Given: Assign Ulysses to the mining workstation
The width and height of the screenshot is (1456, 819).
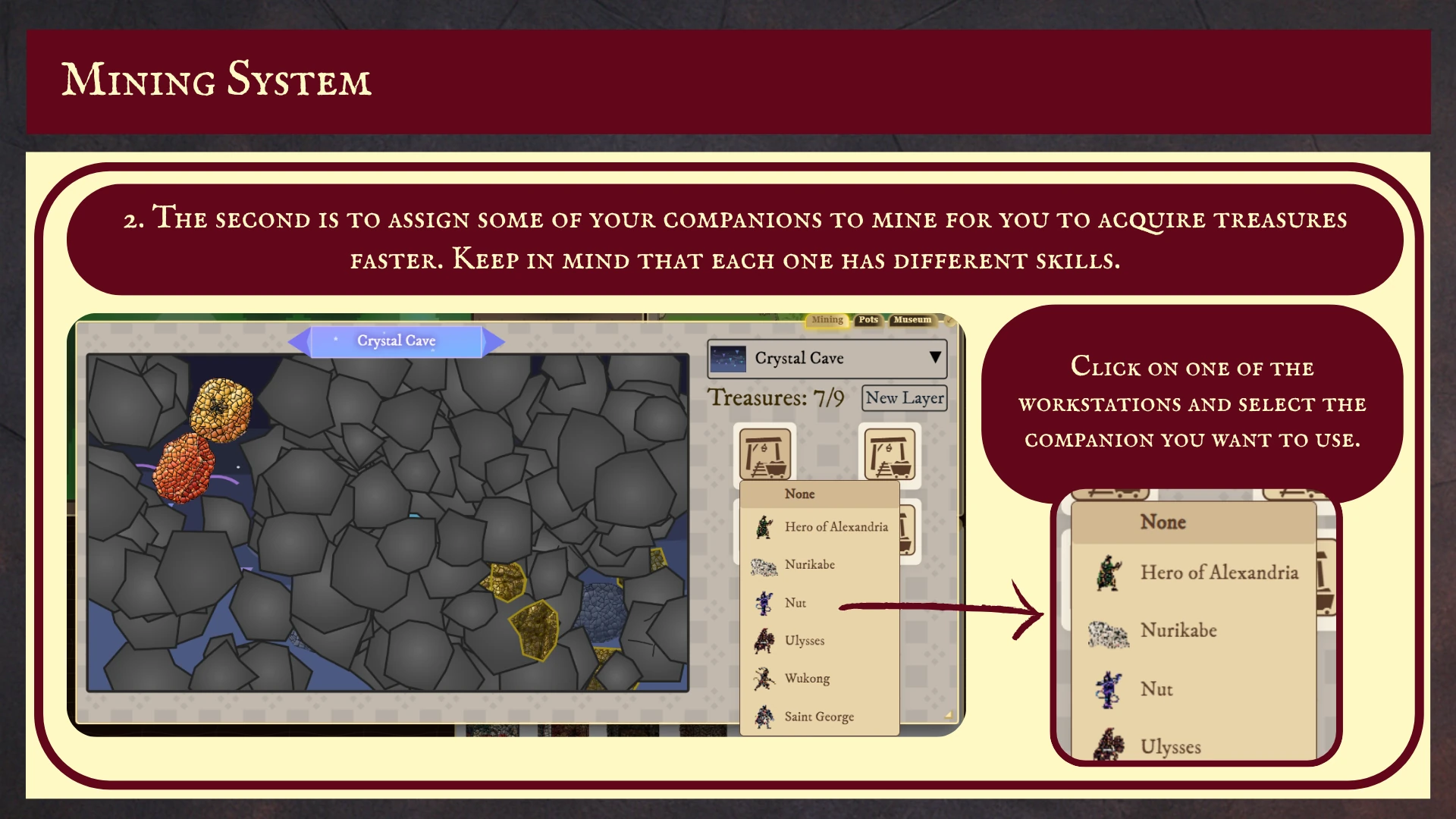Looking at the screenshot, I should (804, 640).
